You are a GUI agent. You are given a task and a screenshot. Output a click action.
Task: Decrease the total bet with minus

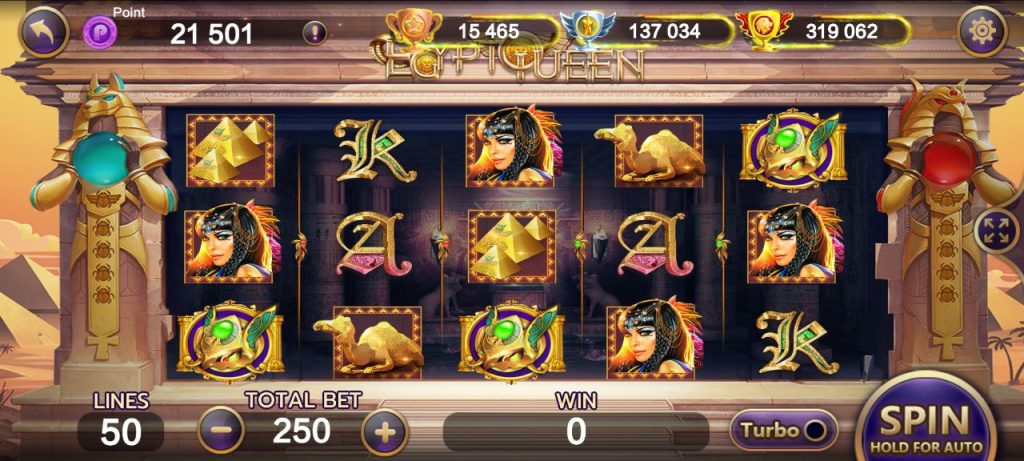[x=220, y=431]
